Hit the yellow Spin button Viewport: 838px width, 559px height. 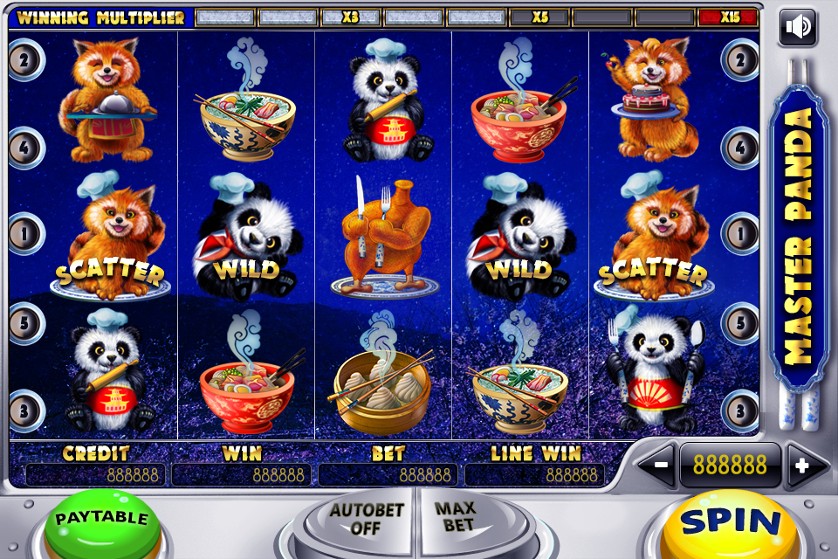tap(729, 523)
